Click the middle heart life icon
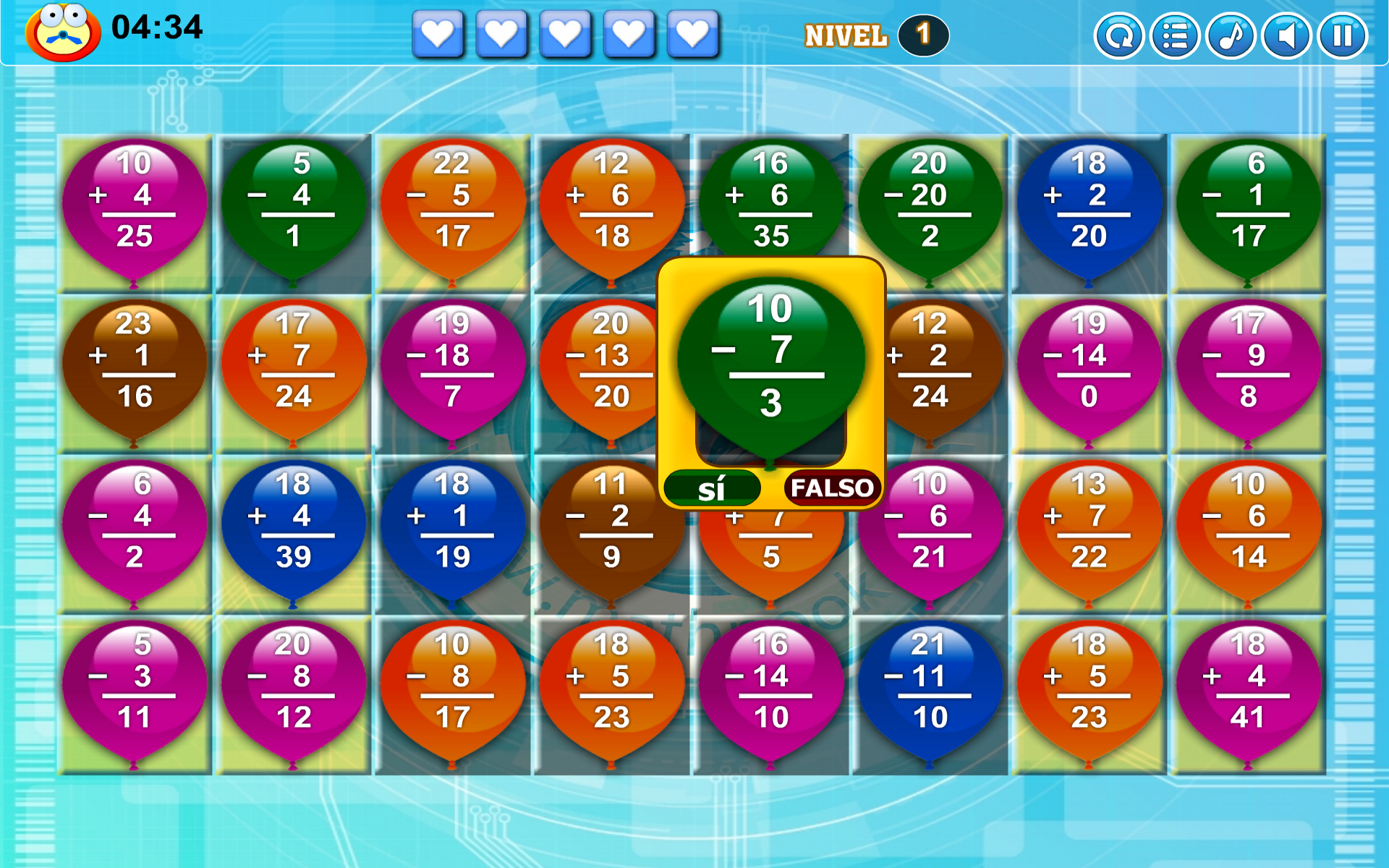 pos(565,34)
